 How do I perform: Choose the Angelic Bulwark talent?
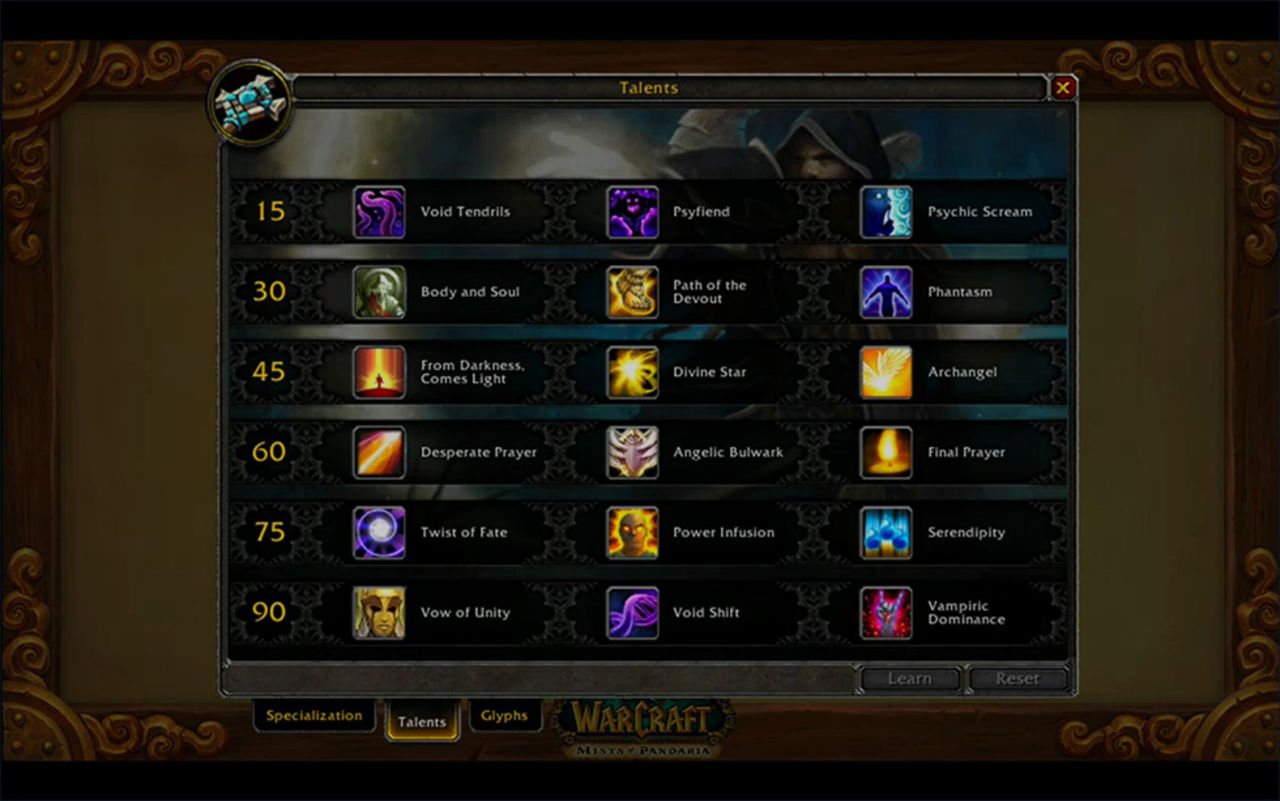633,452
